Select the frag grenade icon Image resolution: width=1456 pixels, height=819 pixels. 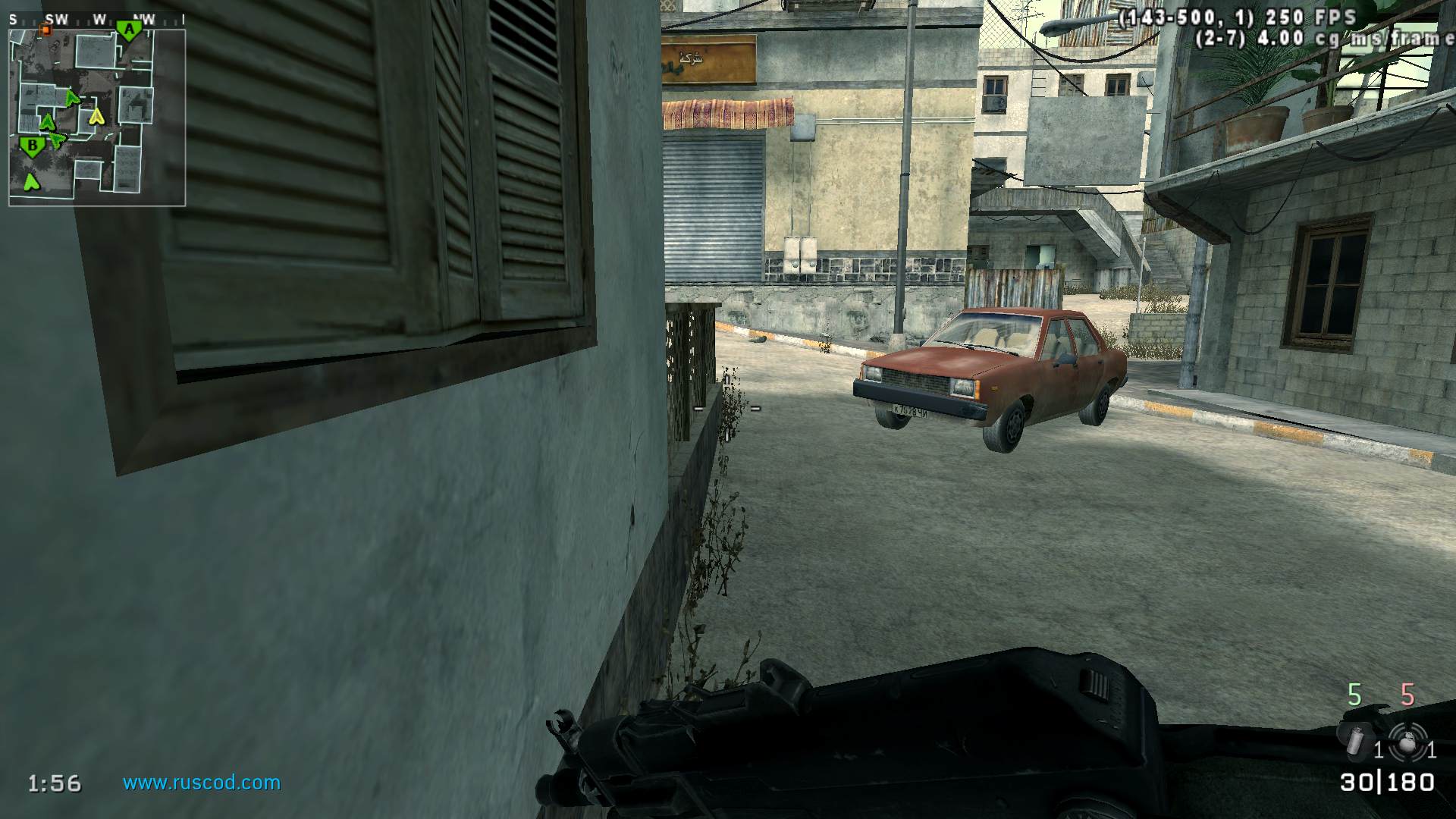[x=1407, y=741]
